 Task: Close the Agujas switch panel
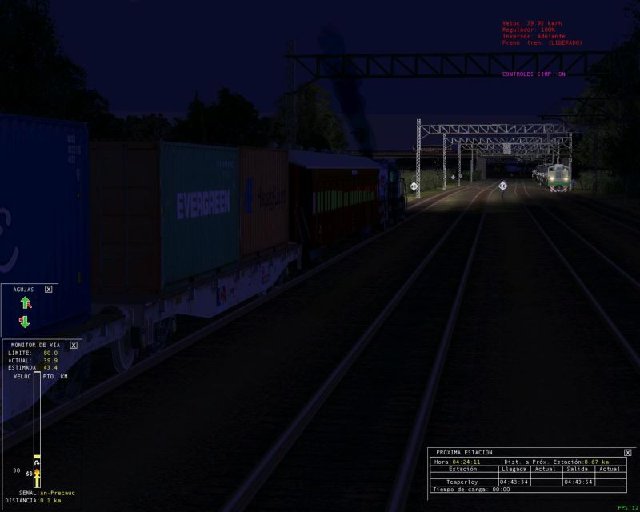pos(48,289)
